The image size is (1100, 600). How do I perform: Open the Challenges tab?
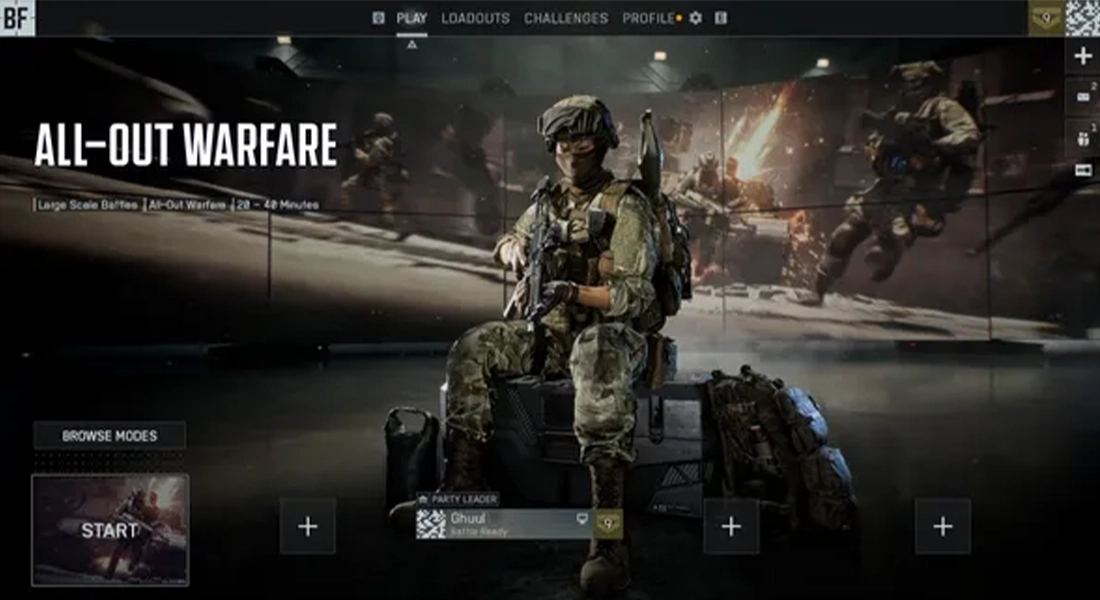tap(566, 18)
